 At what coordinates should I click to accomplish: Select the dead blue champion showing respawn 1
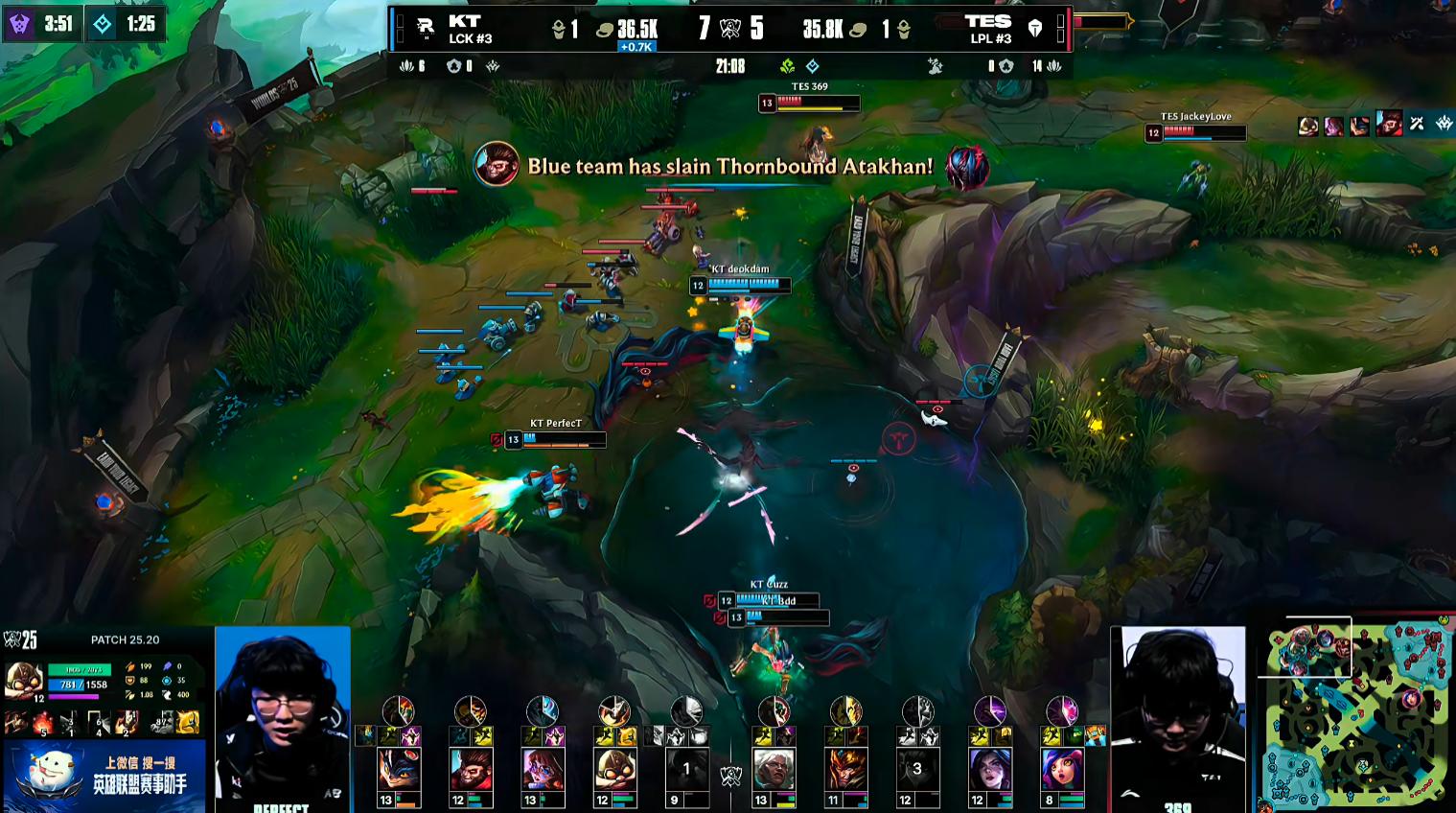pyautogui.click(x=686, y=769)
